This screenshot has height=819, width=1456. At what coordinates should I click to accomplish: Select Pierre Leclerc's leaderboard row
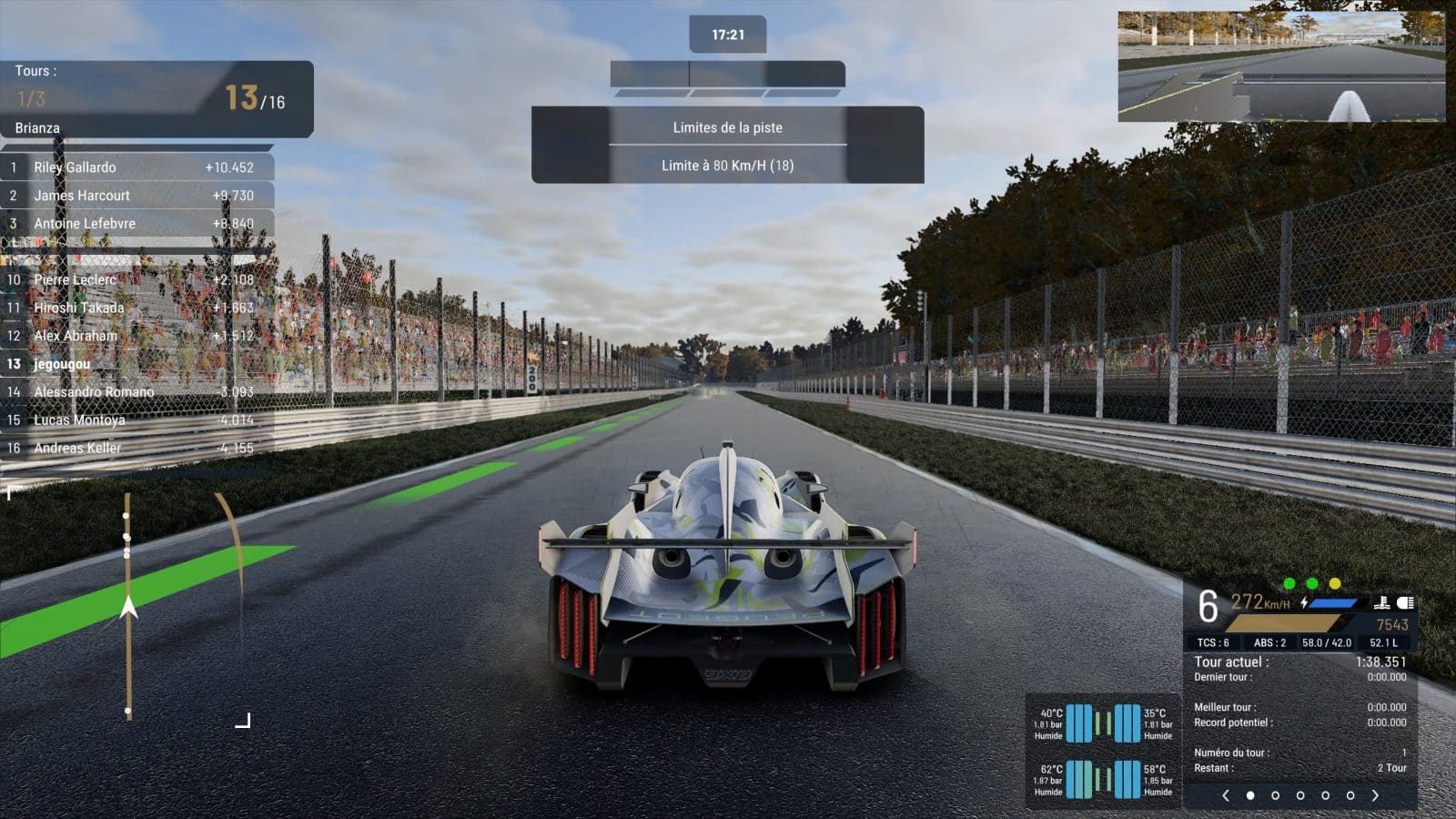(x=136, y=280)
